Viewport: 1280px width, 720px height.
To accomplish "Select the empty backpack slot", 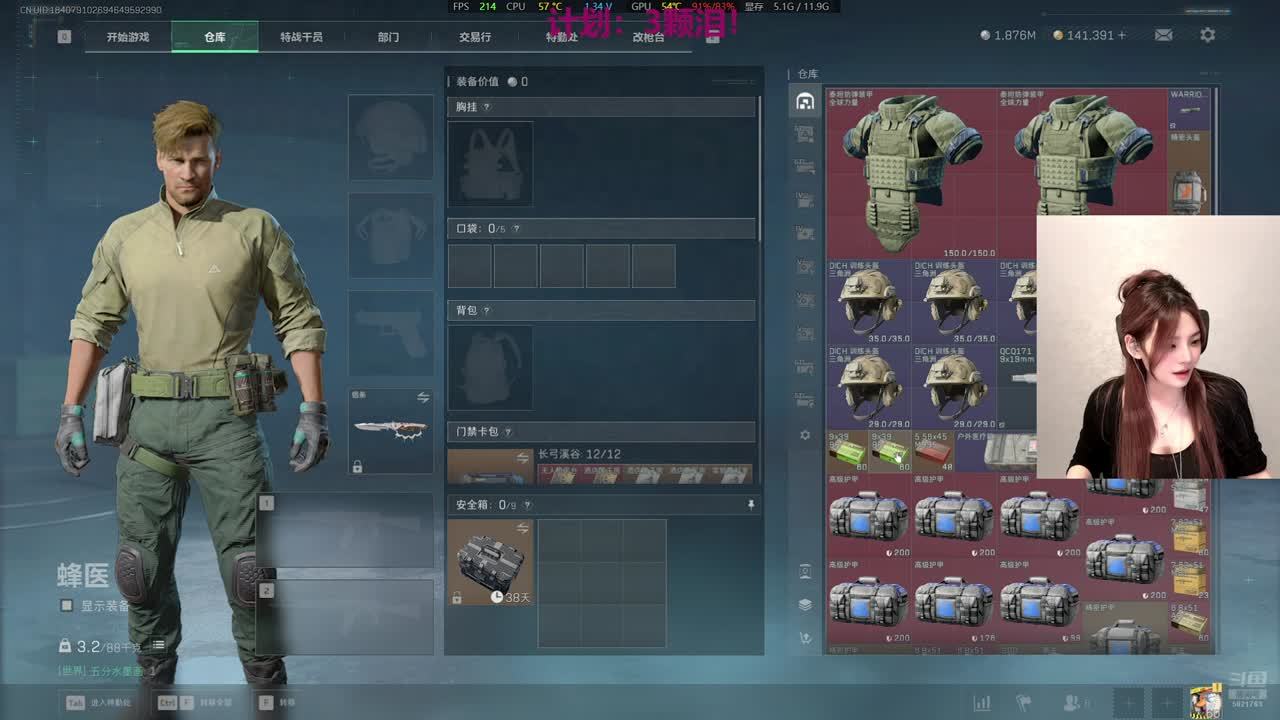I will (x=490, y=367).
